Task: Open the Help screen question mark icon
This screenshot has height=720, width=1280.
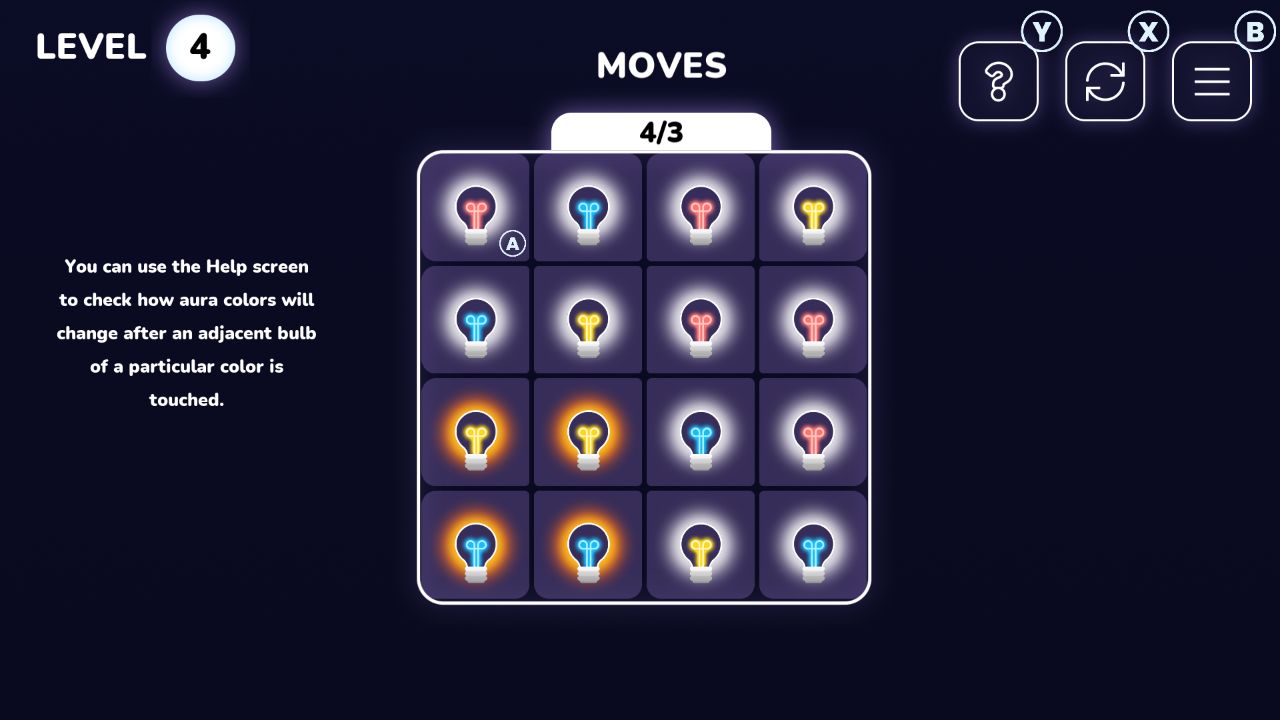Action: (x=997, y=82)
